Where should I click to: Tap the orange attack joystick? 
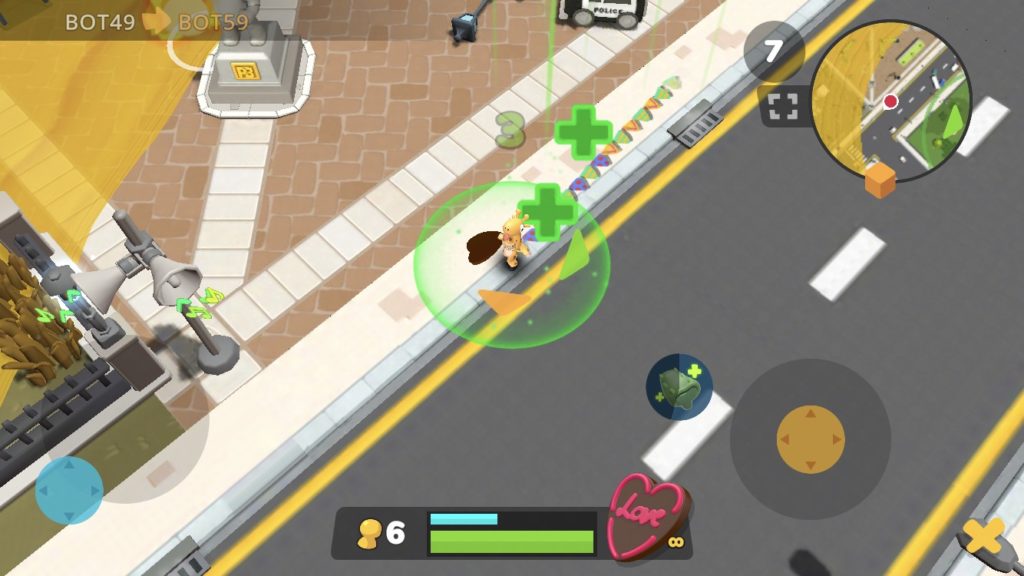click(x=810, y=439)
